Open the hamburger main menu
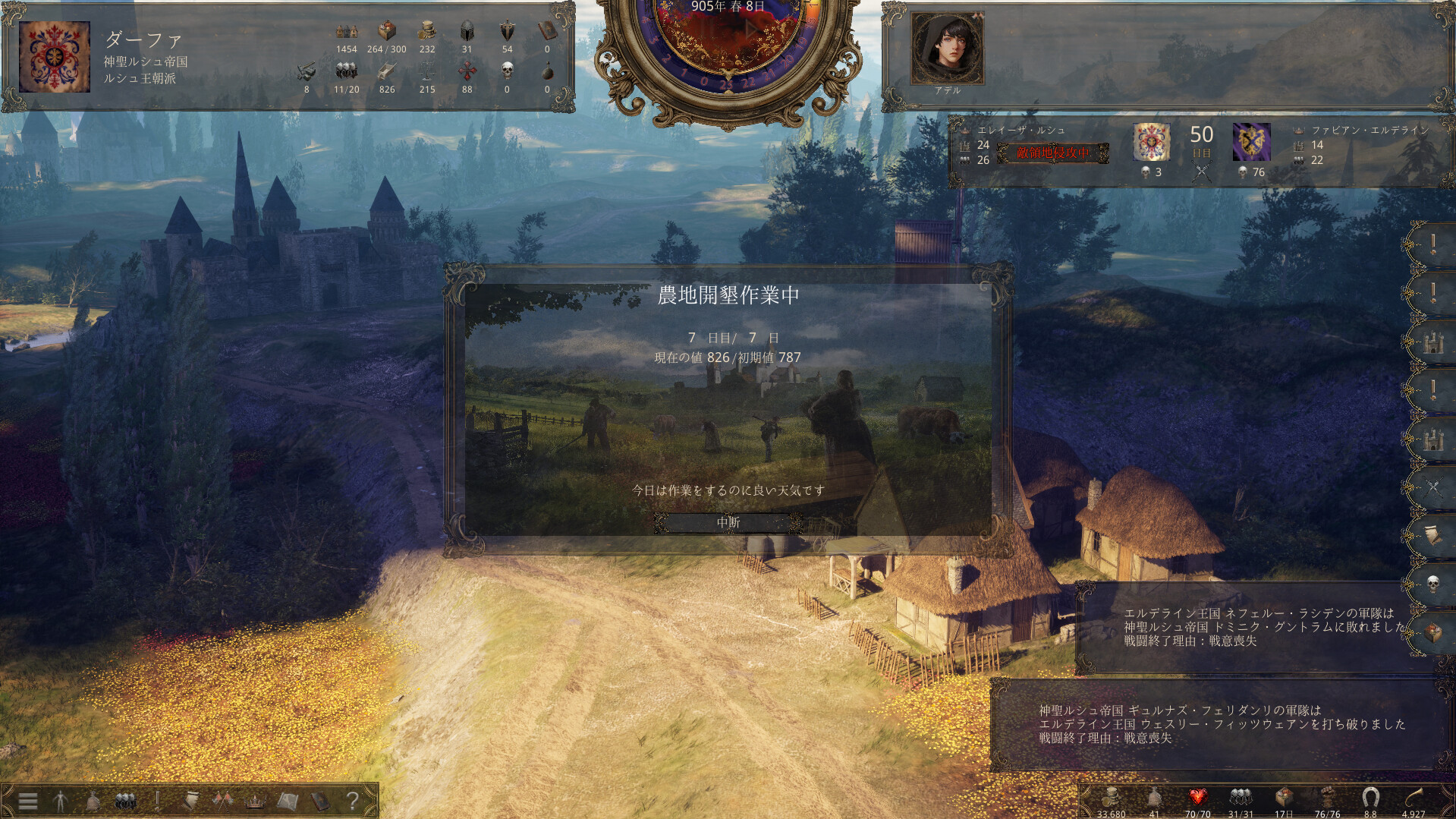This screenshot has height=819, width=1456. [27, 802]
